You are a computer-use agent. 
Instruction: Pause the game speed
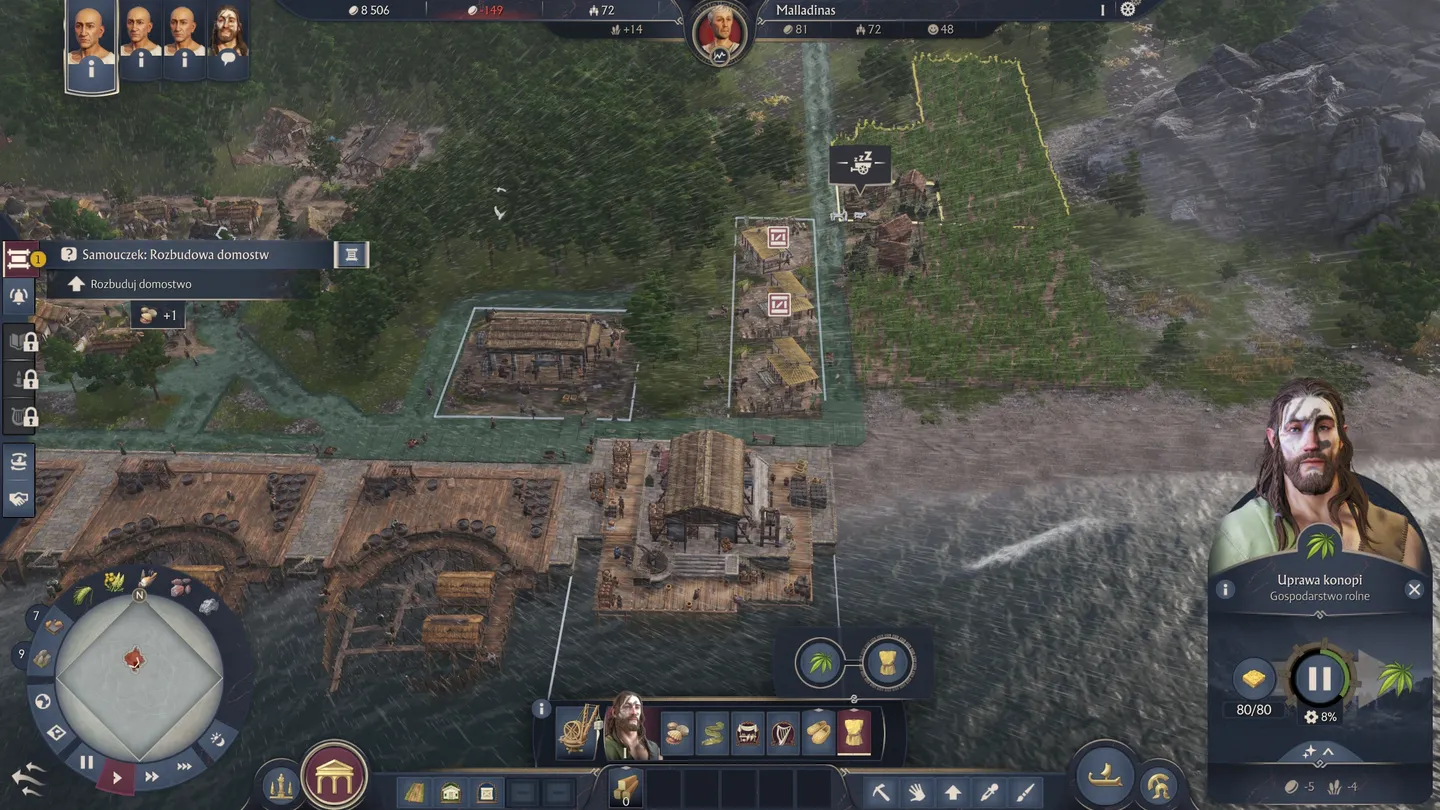[87, 762]
